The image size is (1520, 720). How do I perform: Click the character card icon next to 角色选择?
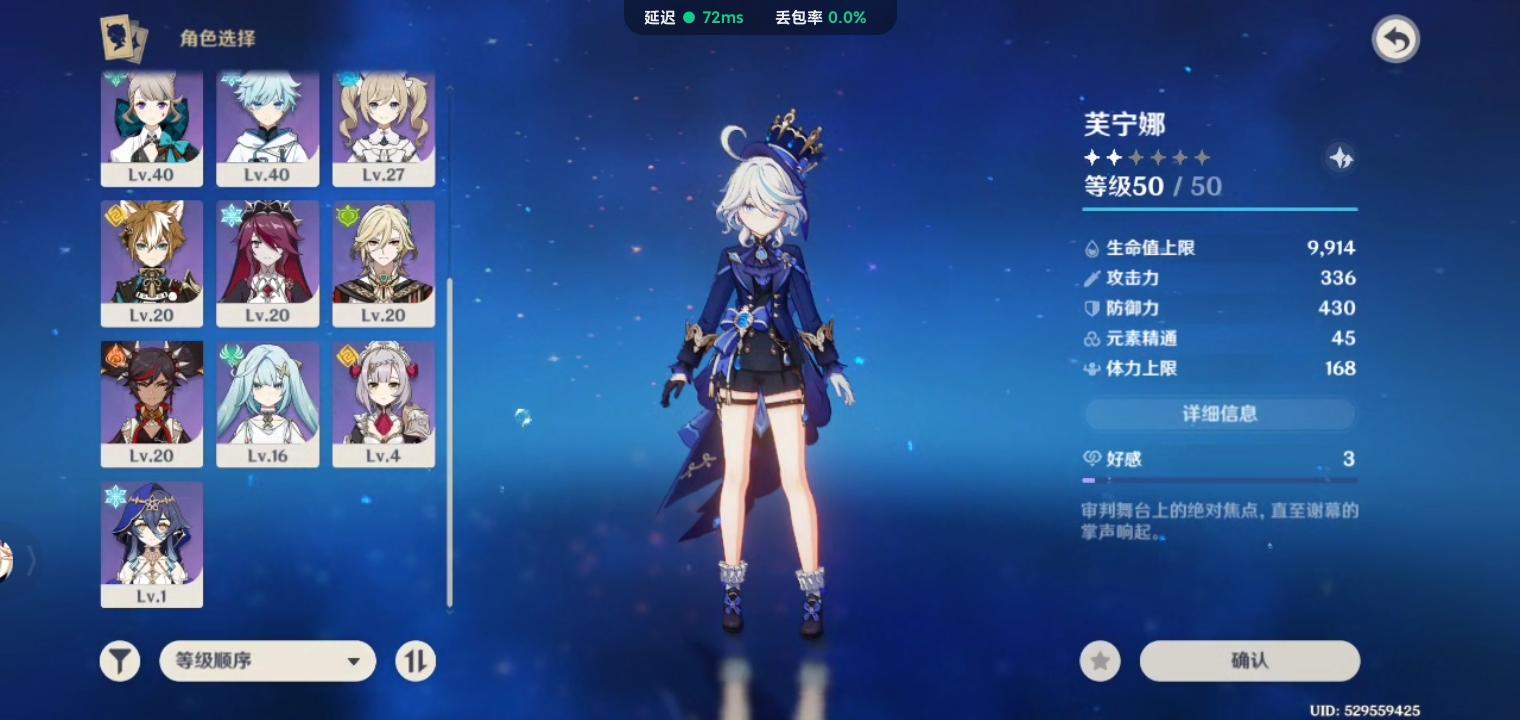pos(122,40)
